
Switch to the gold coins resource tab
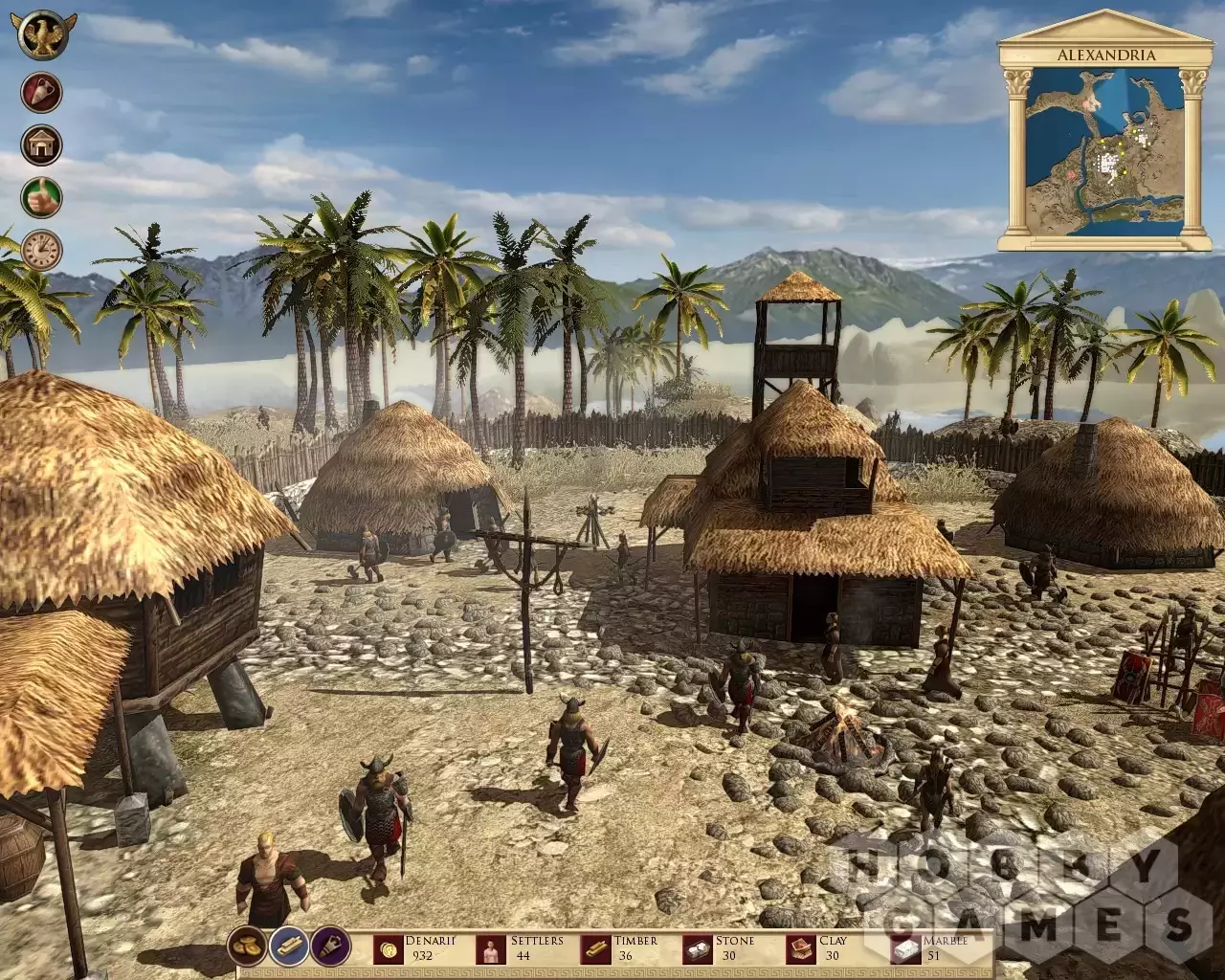point(247,947)
